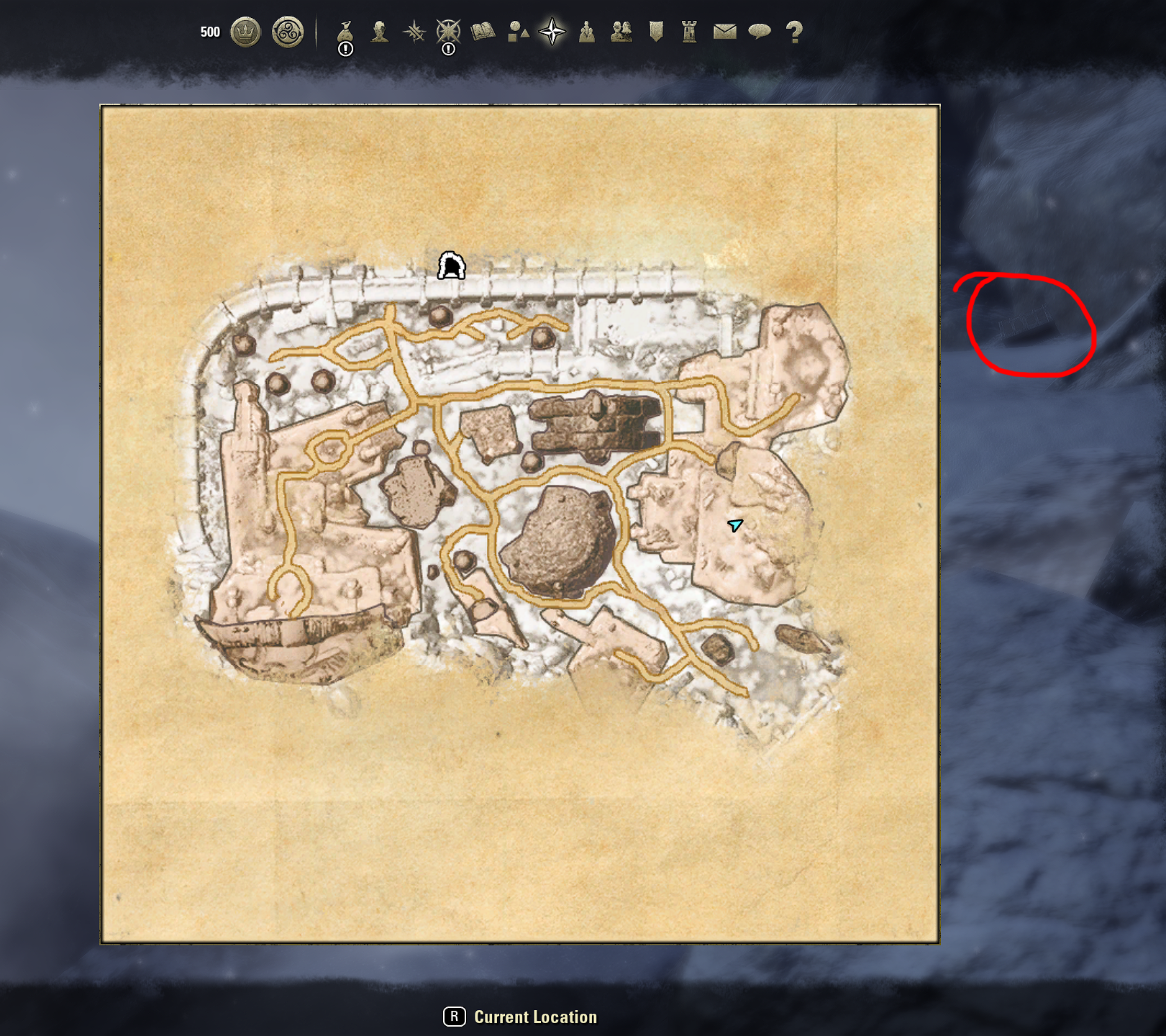Open the Collections icon

[x=517, y=29]
